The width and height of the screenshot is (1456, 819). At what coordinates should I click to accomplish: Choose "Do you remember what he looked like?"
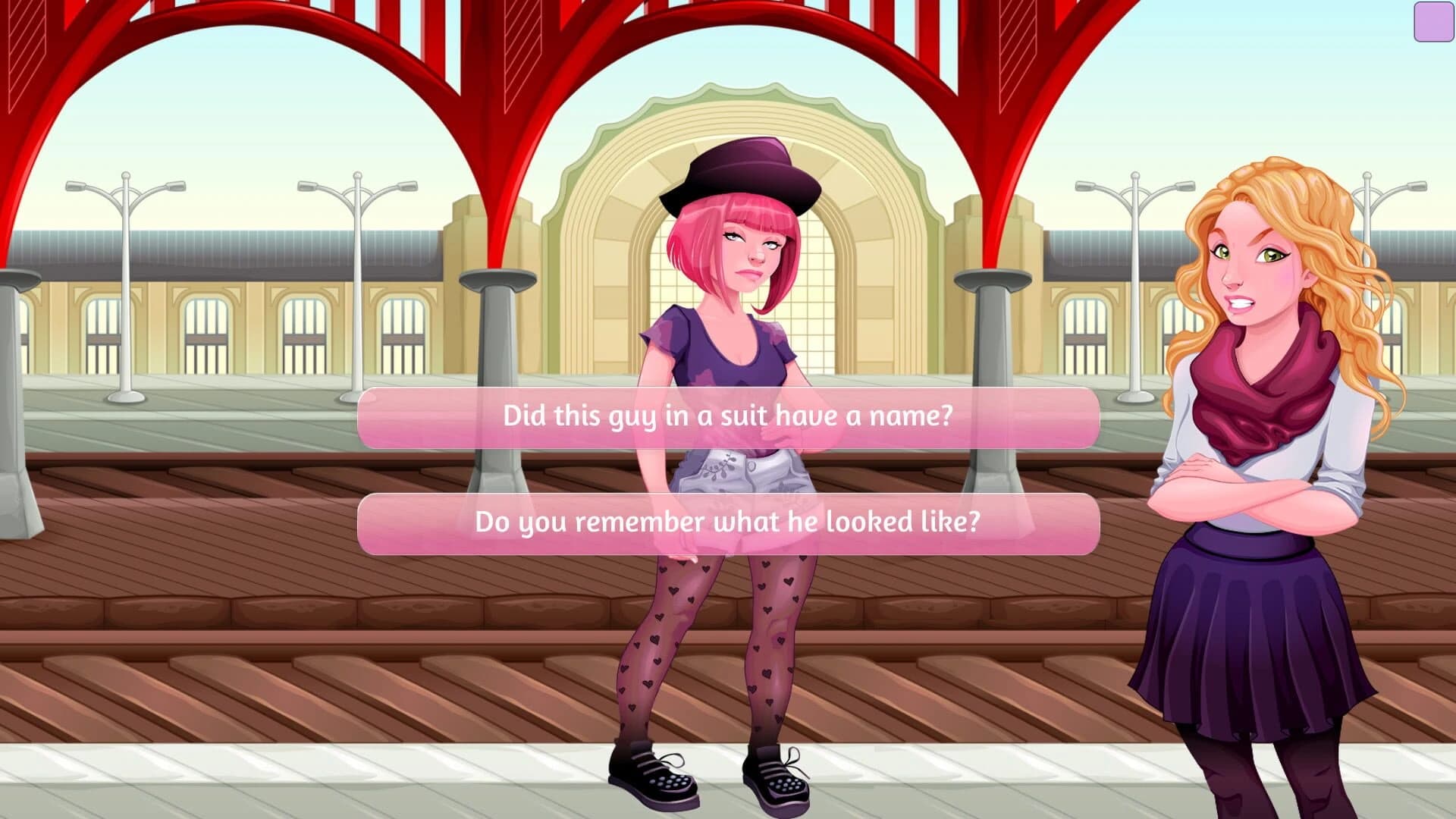click(x=728, y=522)
